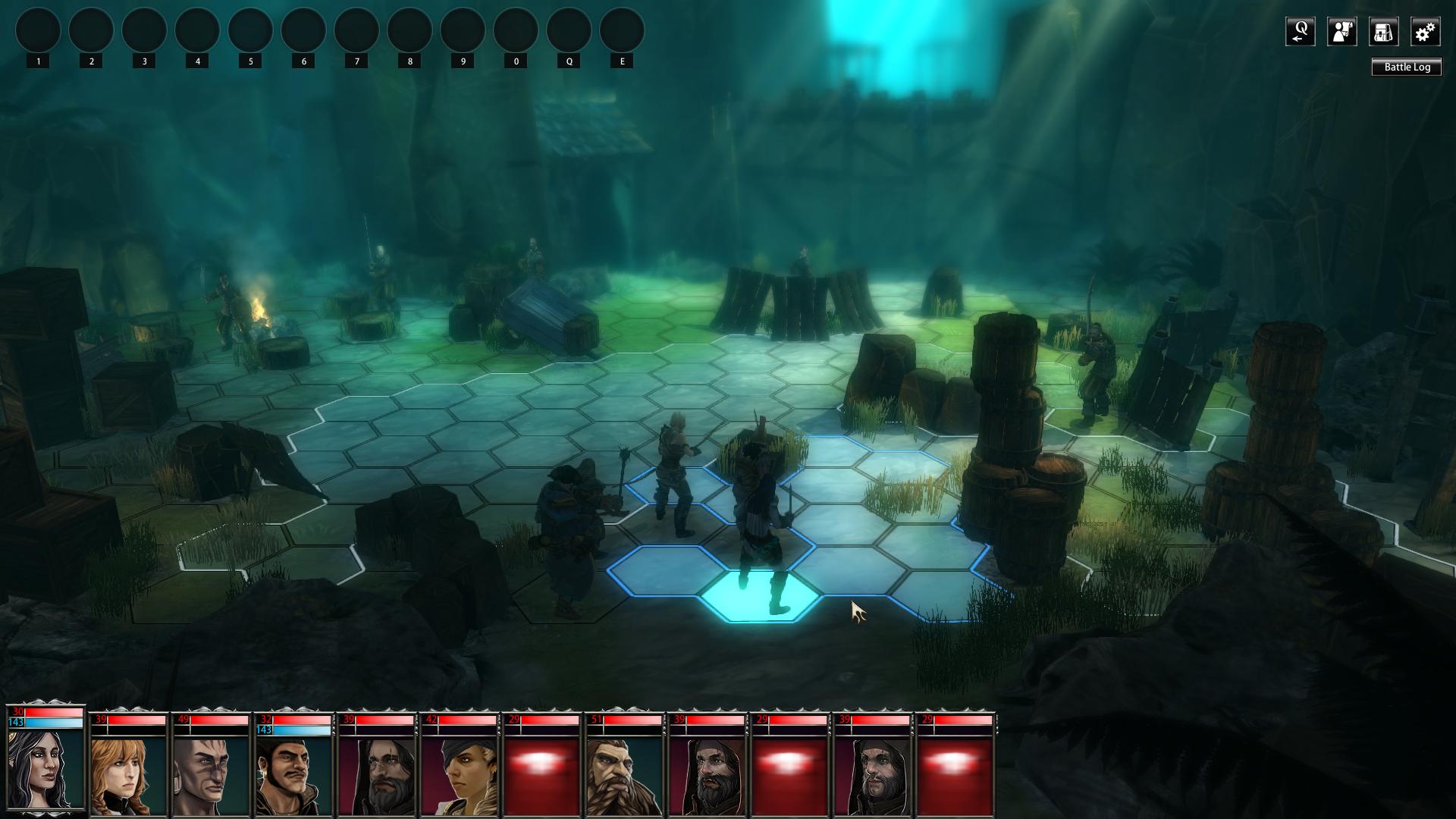Show the character sheet icon
1456x819 pixels.
[x=1341, y=32]
